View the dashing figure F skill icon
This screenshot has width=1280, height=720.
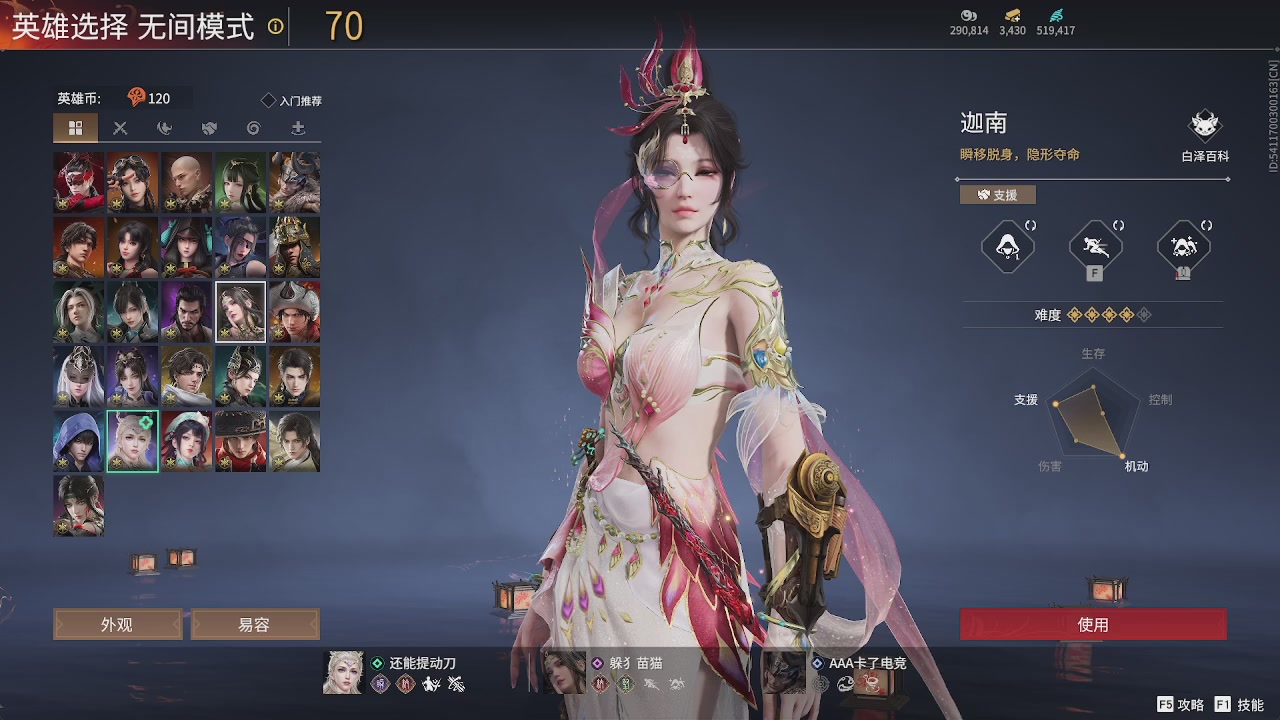point(1095,246)
